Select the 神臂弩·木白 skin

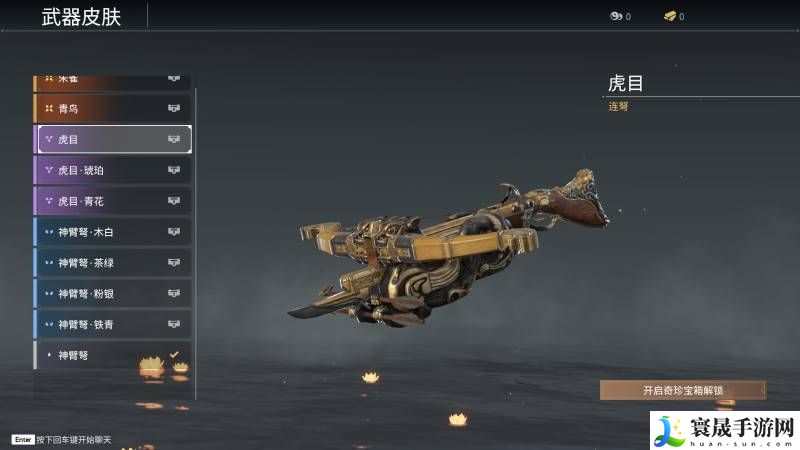pyautogui.click(x=112, y=232)
